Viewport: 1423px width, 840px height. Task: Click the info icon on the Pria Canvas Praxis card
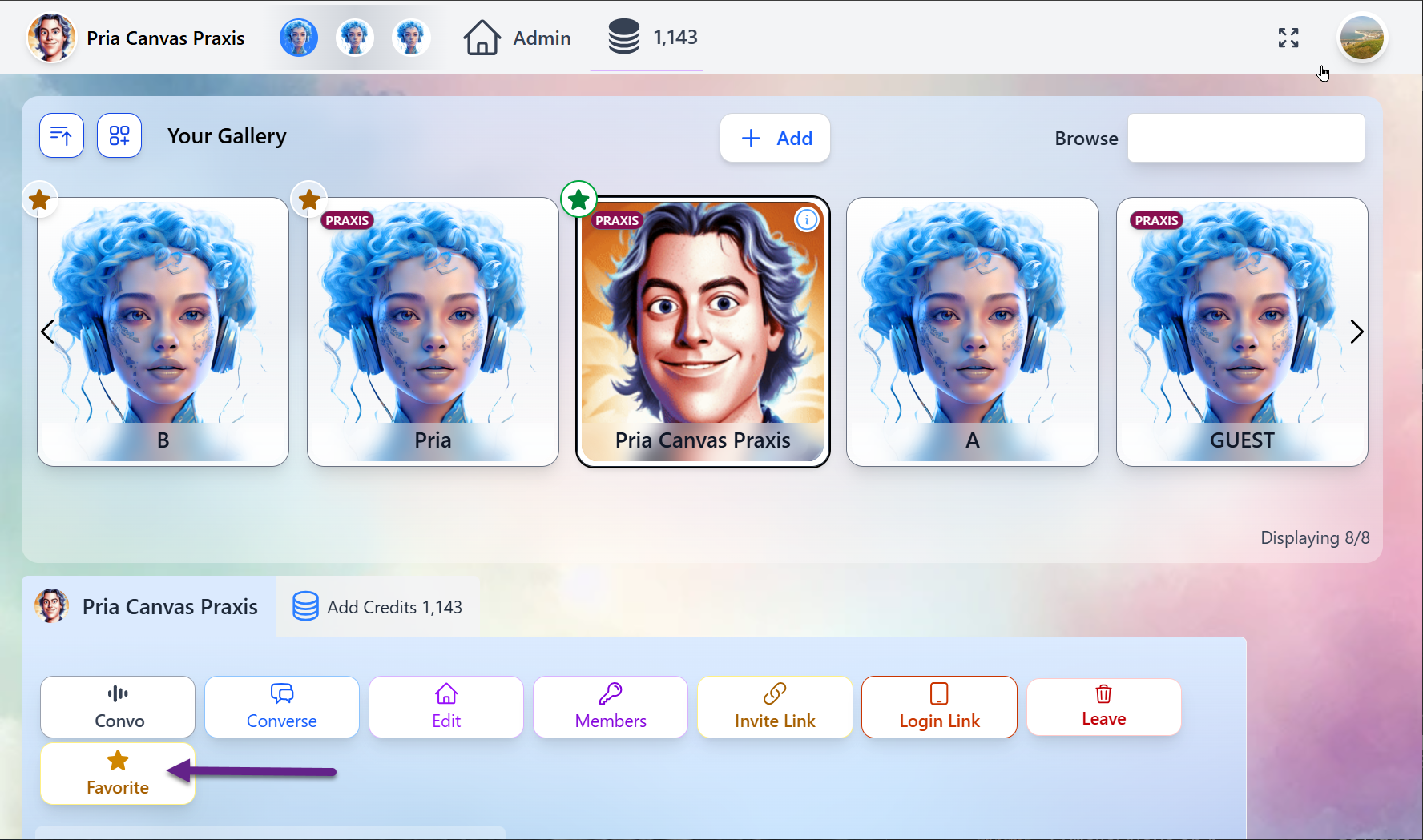click(x=807, y=220)
